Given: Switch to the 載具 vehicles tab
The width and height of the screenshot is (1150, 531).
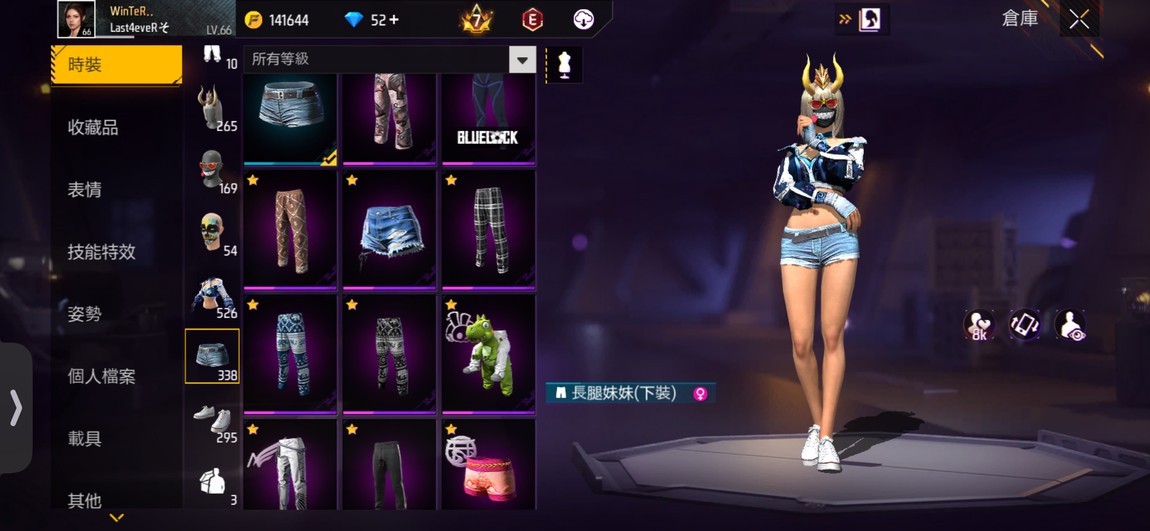Looking at the screenshot, I should tap(84, 438).
